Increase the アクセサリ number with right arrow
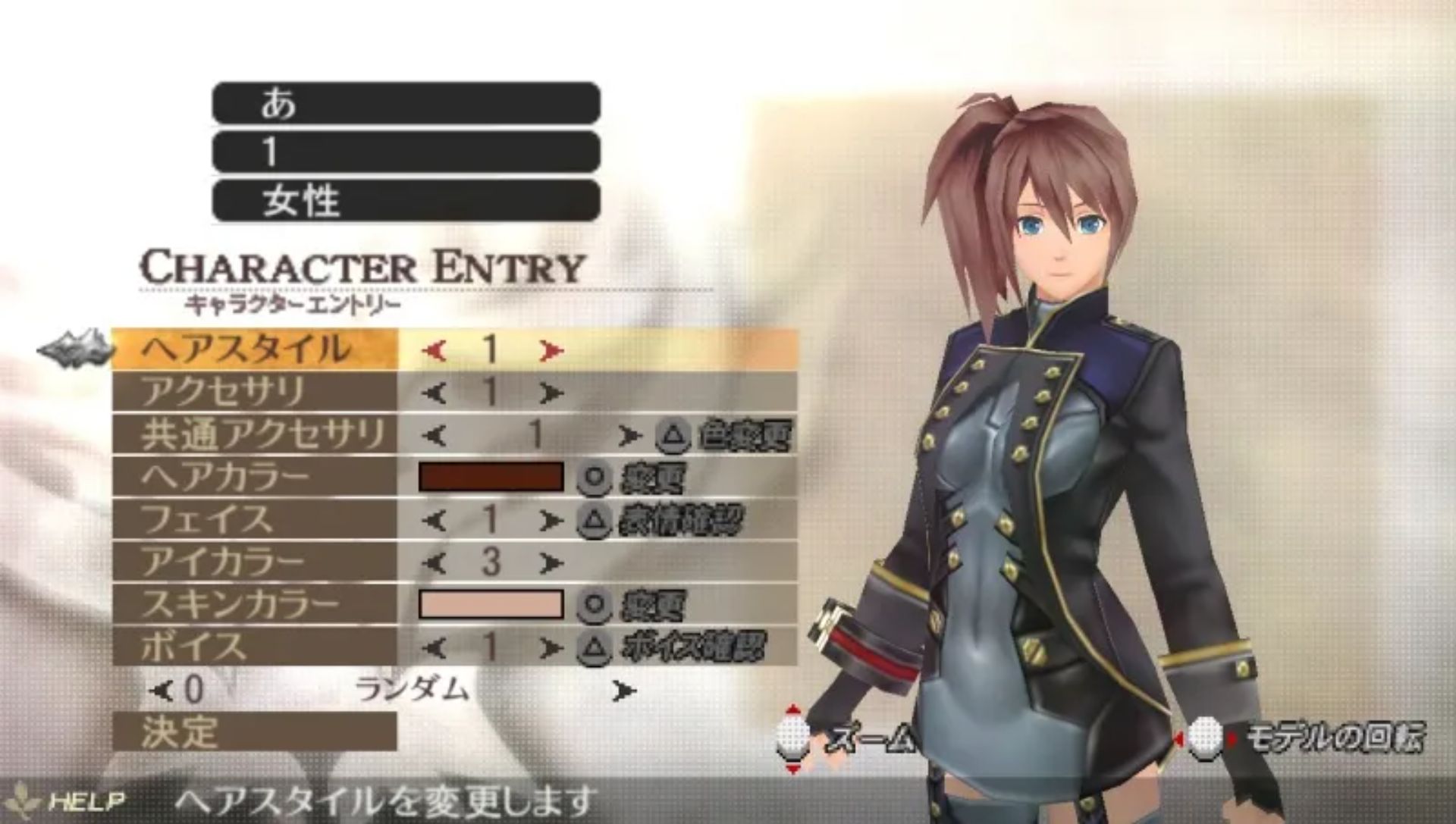This screenshot has width=1456, height=824. point(551,393)
